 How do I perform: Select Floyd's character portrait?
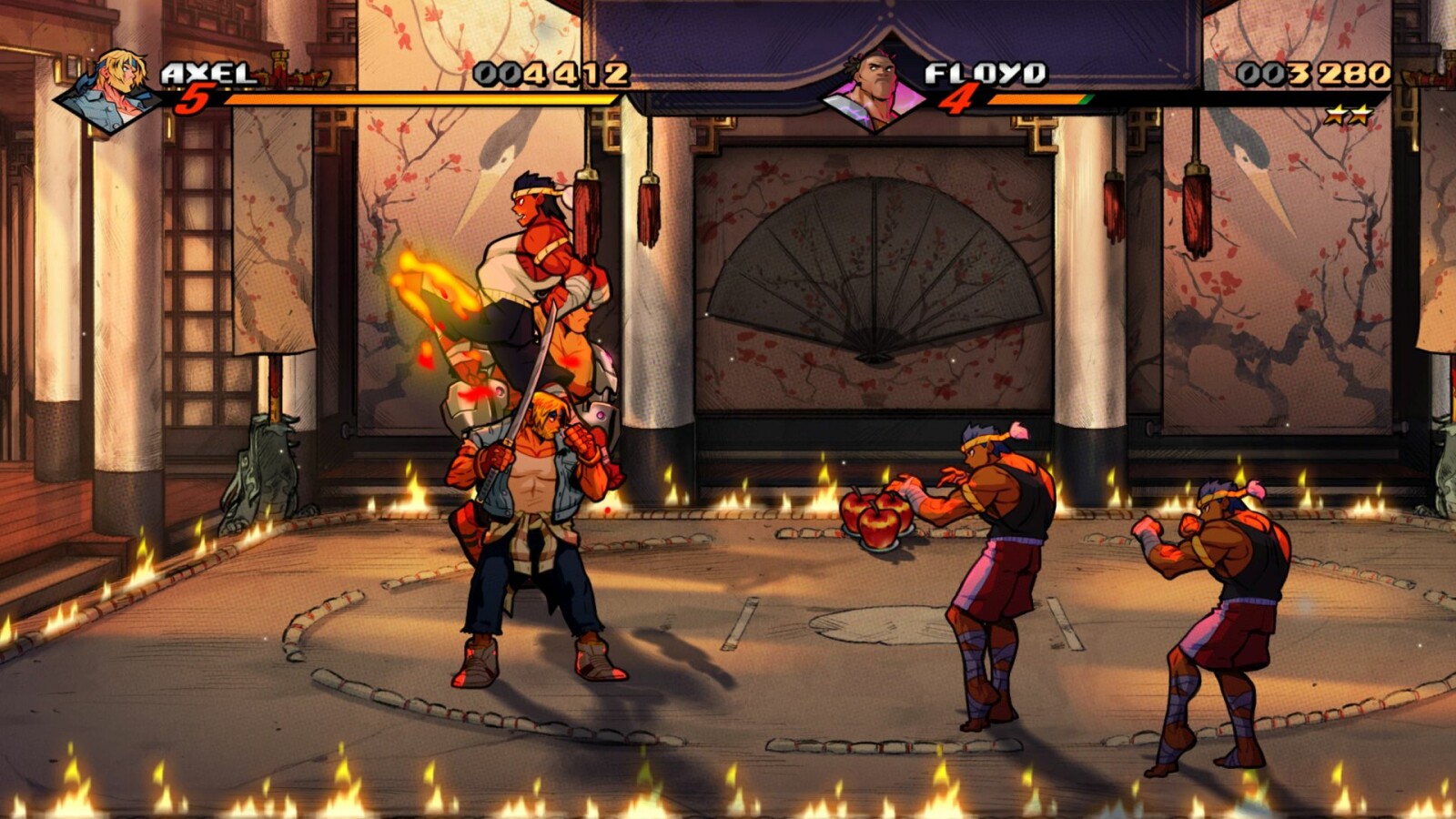coord(874,91)
